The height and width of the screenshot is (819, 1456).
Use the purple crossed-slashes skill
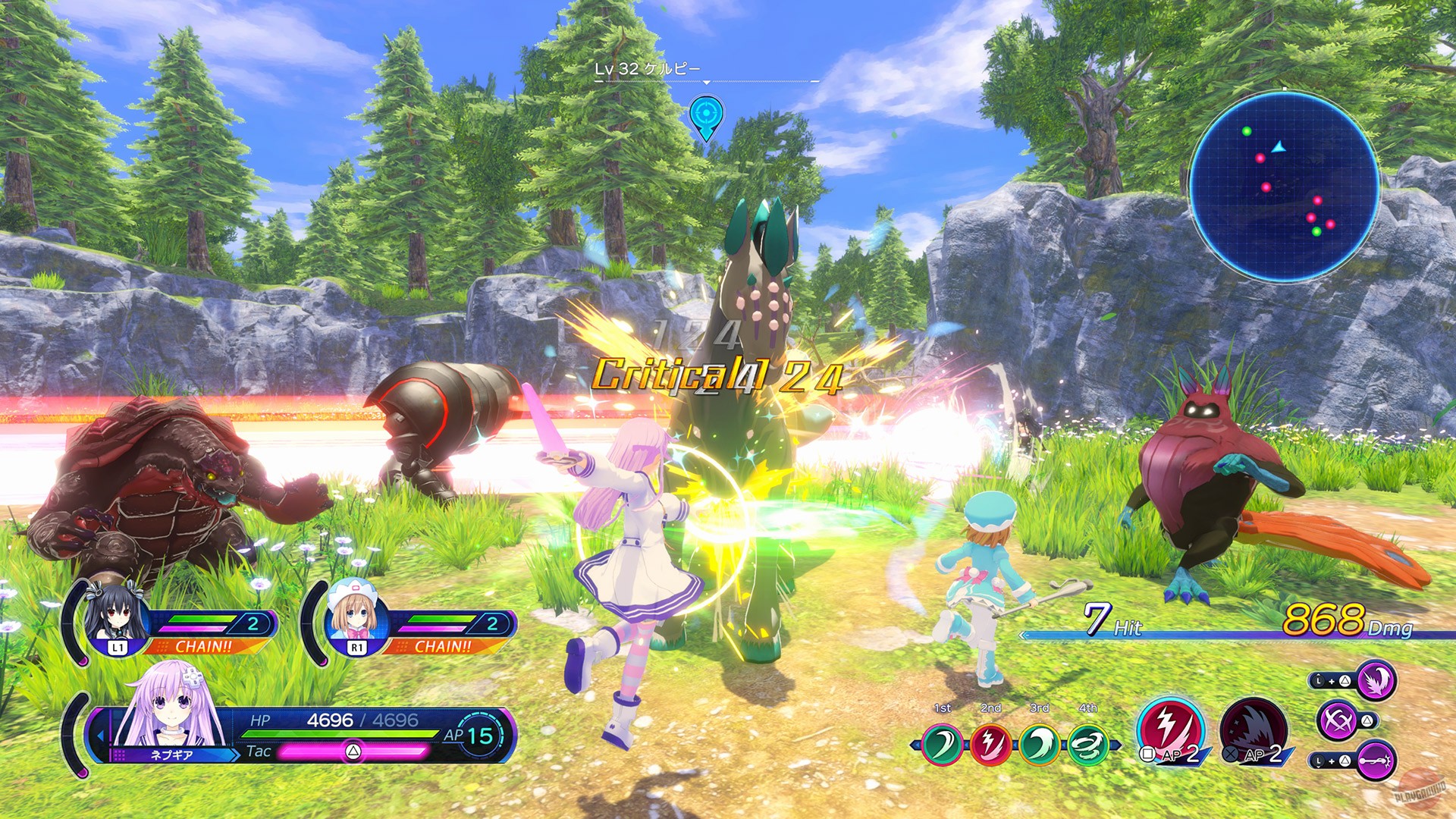(x=1338, y=720)
